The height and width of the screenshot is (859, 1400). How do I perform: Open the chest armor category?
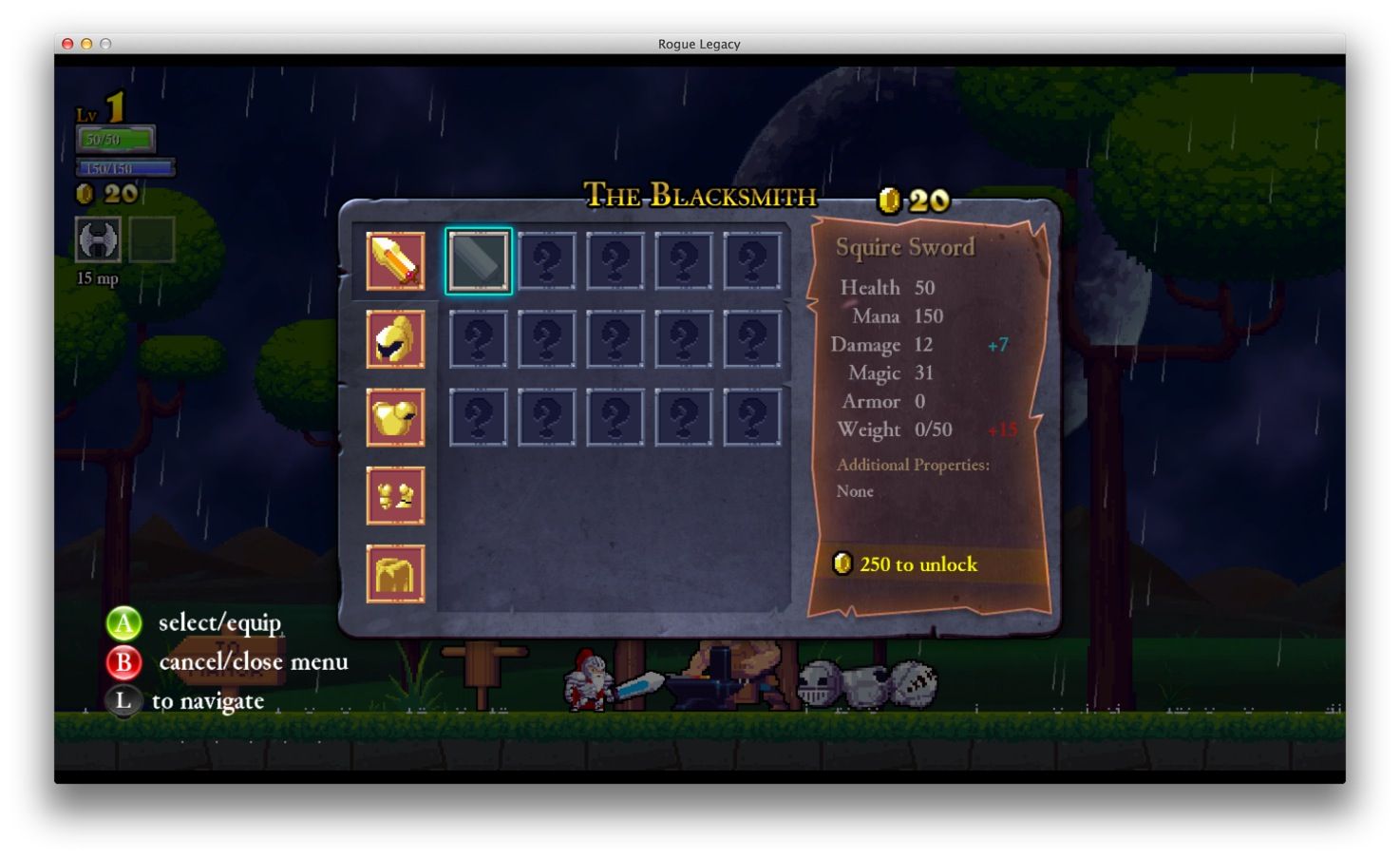click(x=395, y=417)
